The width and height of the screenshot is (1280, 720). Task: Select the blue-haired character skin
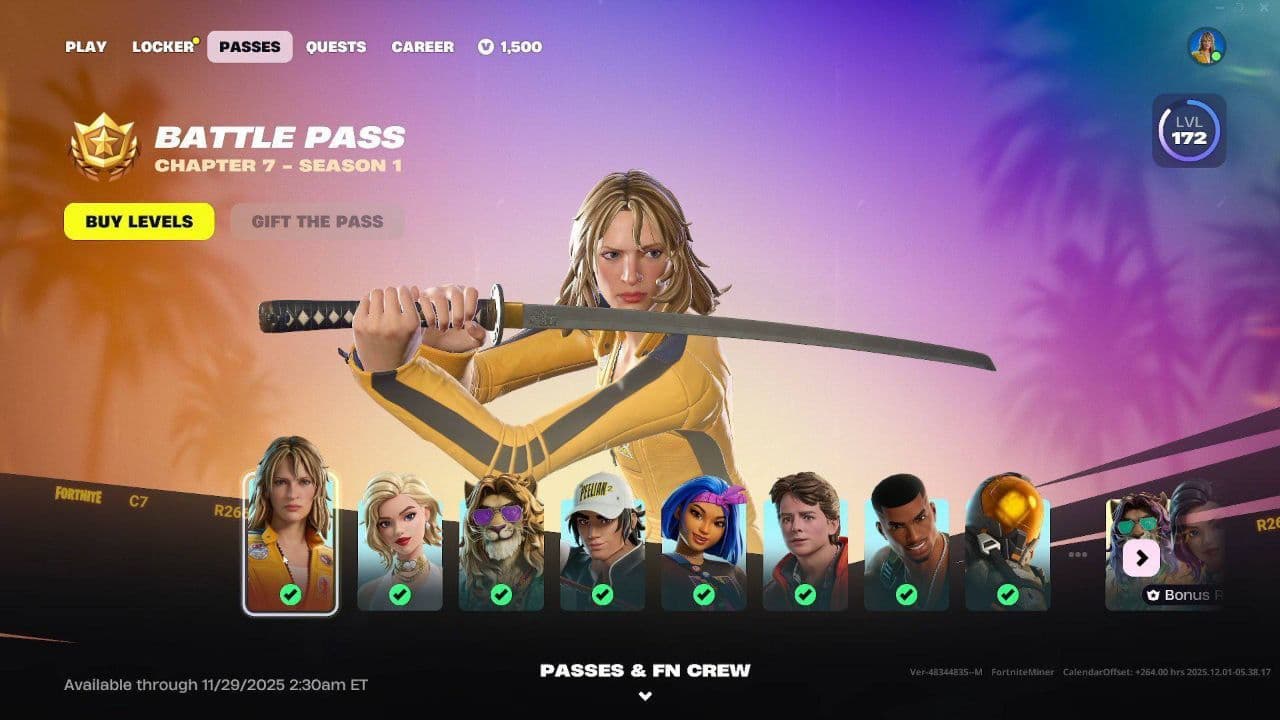(705, 540)
